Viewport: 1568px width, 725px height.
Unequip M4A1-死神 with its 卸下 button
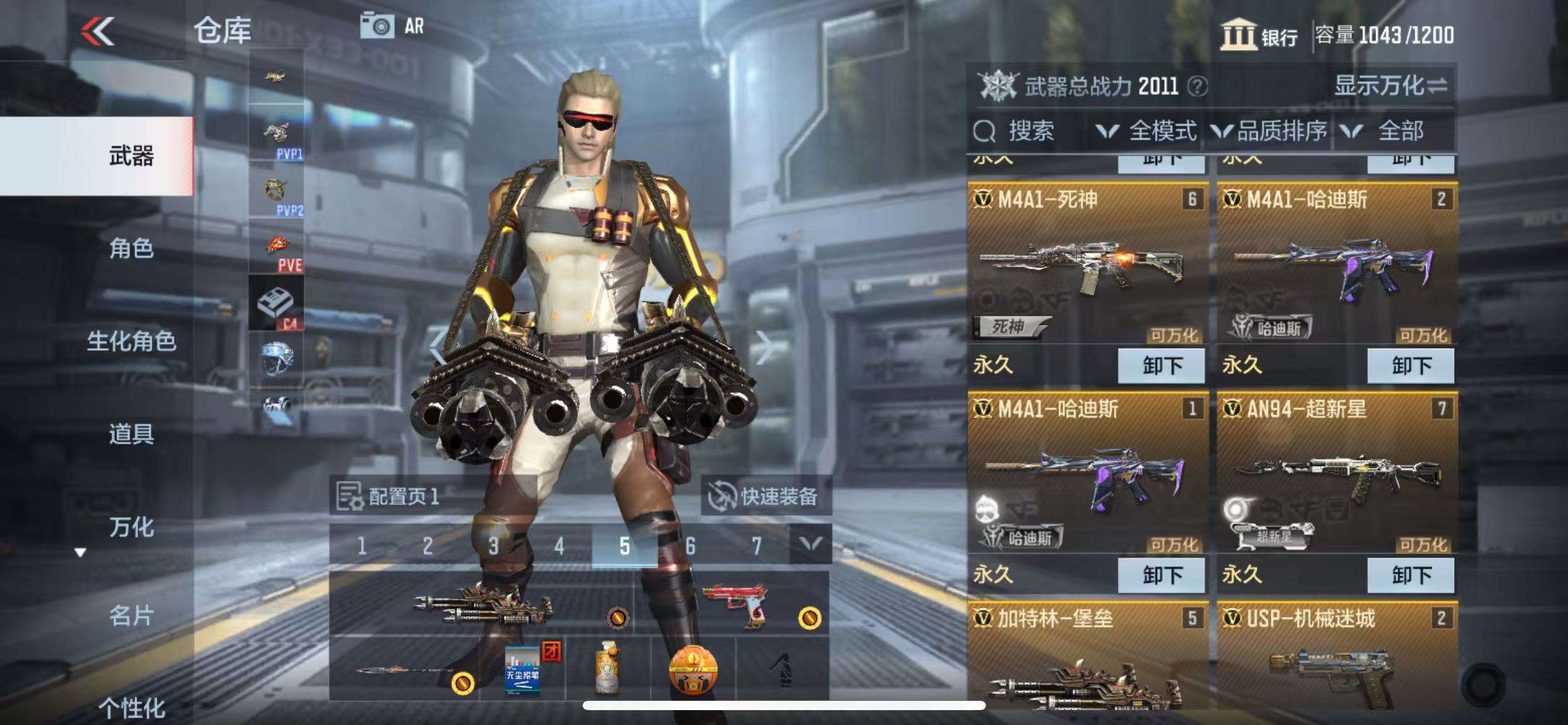click(1161, 366)
